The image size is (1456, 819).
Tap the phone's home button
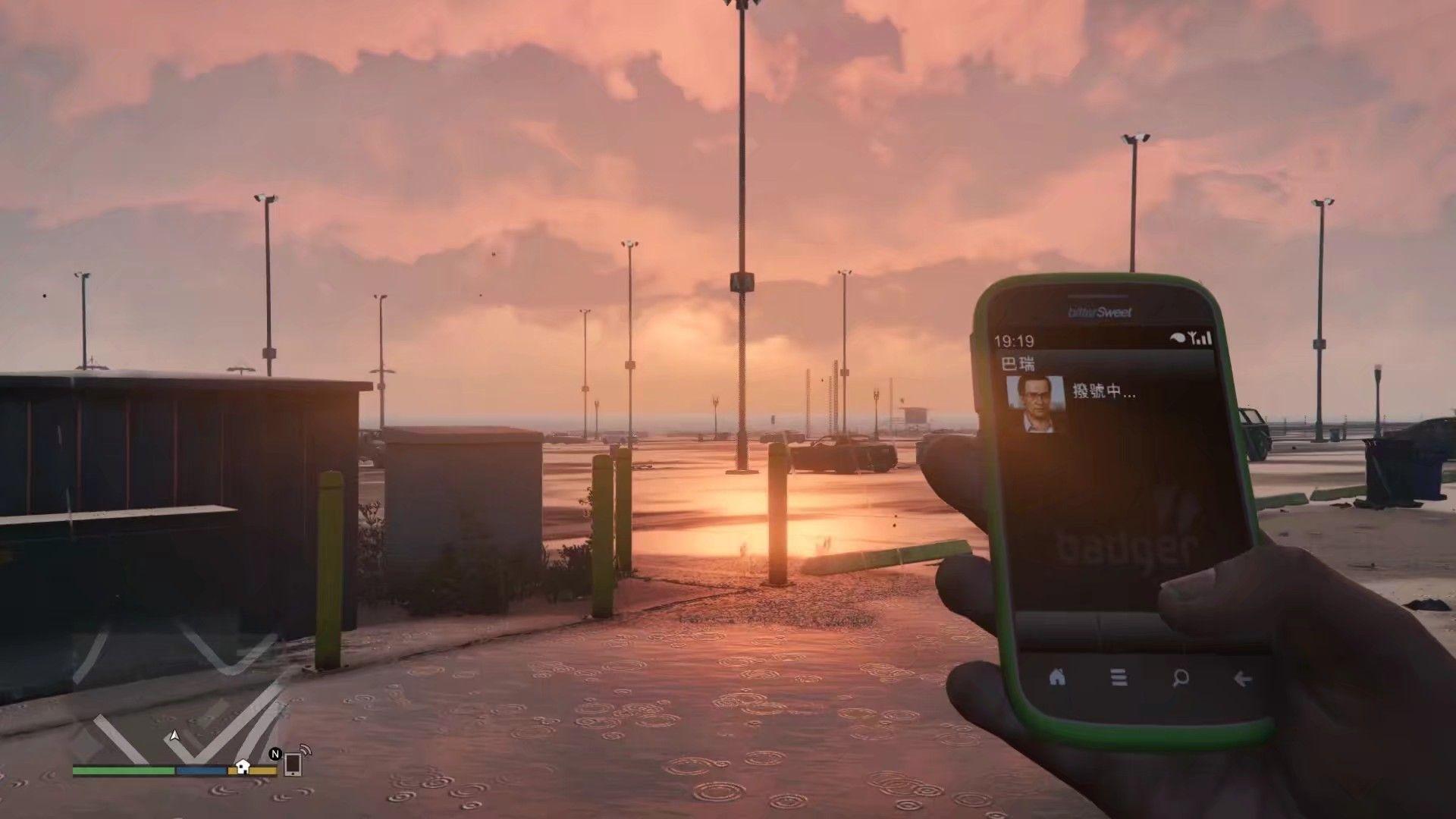[1056, 677]
